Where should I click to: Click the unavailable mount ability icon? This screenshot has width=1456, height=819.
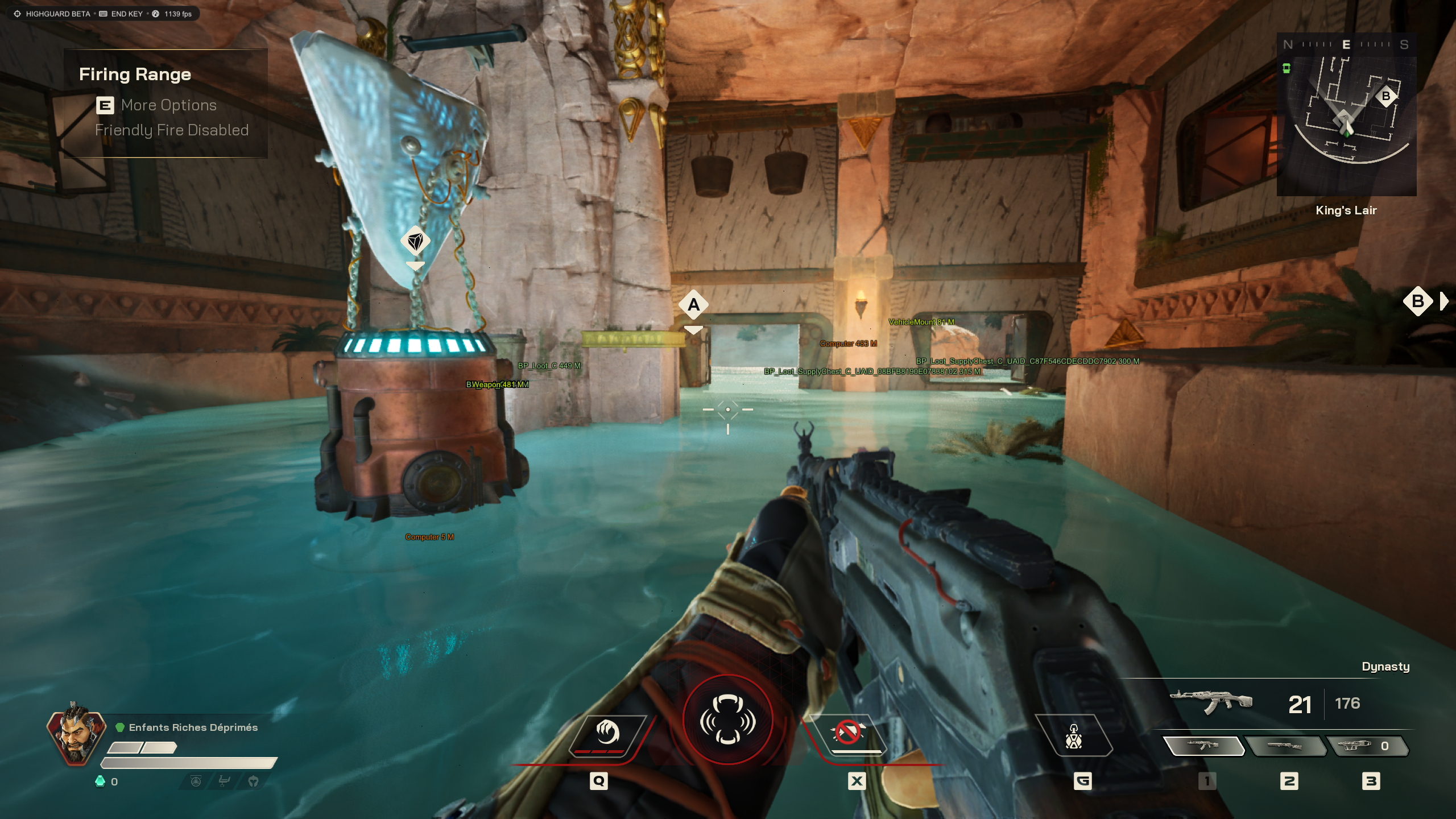[x=848, y=733]
